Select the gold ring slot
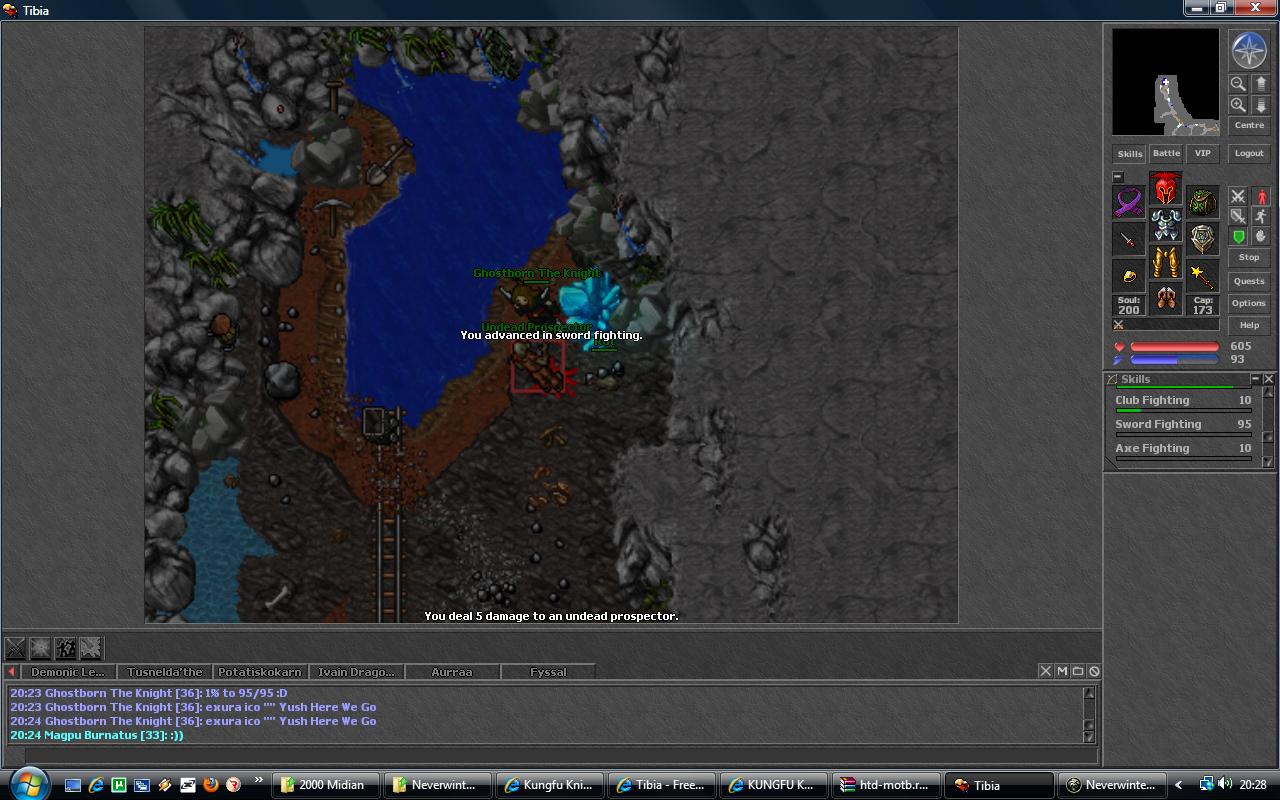 coord(1129,276)
